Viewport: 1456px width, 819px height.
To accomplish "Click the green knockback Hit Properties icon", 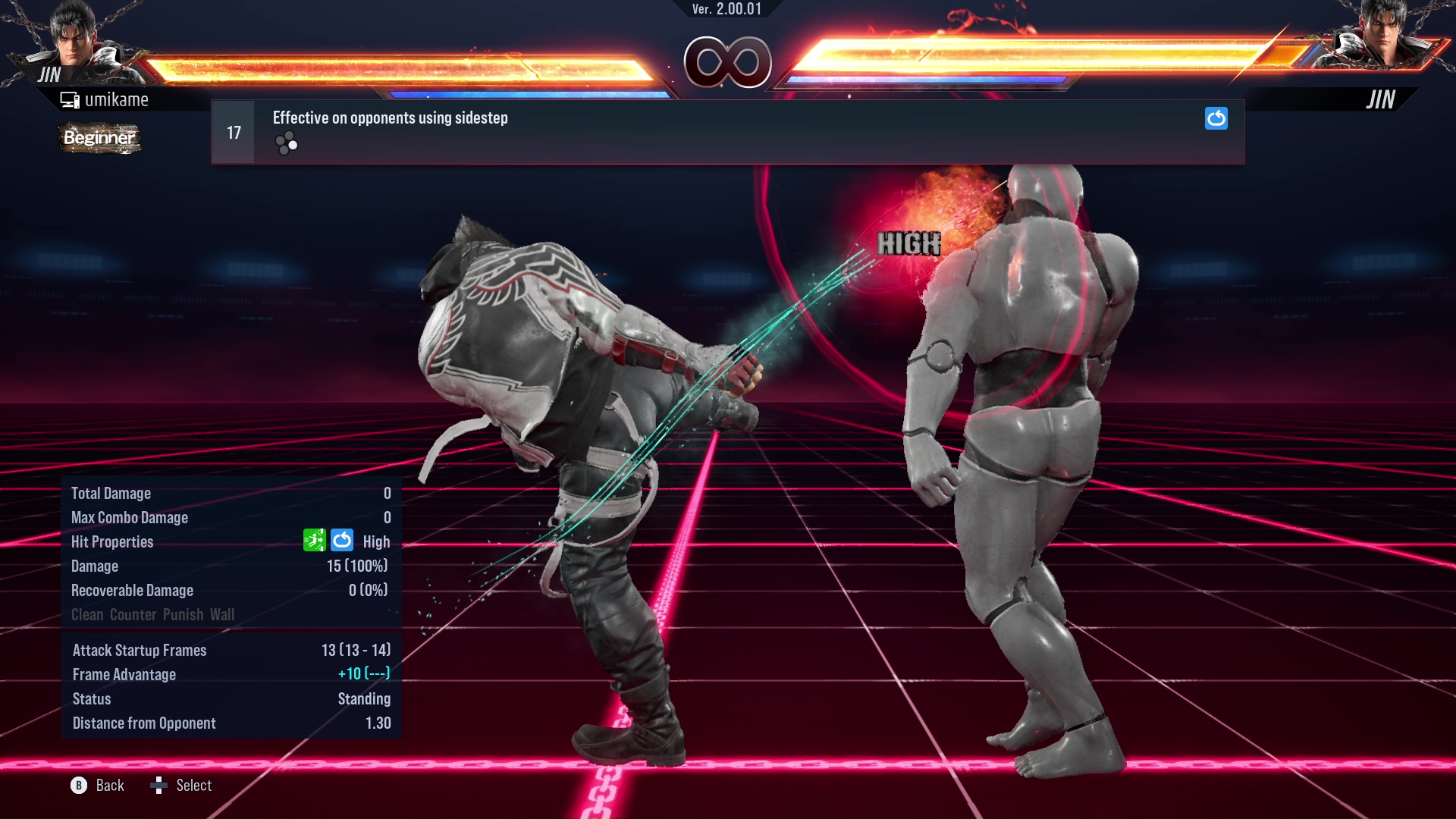I will point(314,541).
